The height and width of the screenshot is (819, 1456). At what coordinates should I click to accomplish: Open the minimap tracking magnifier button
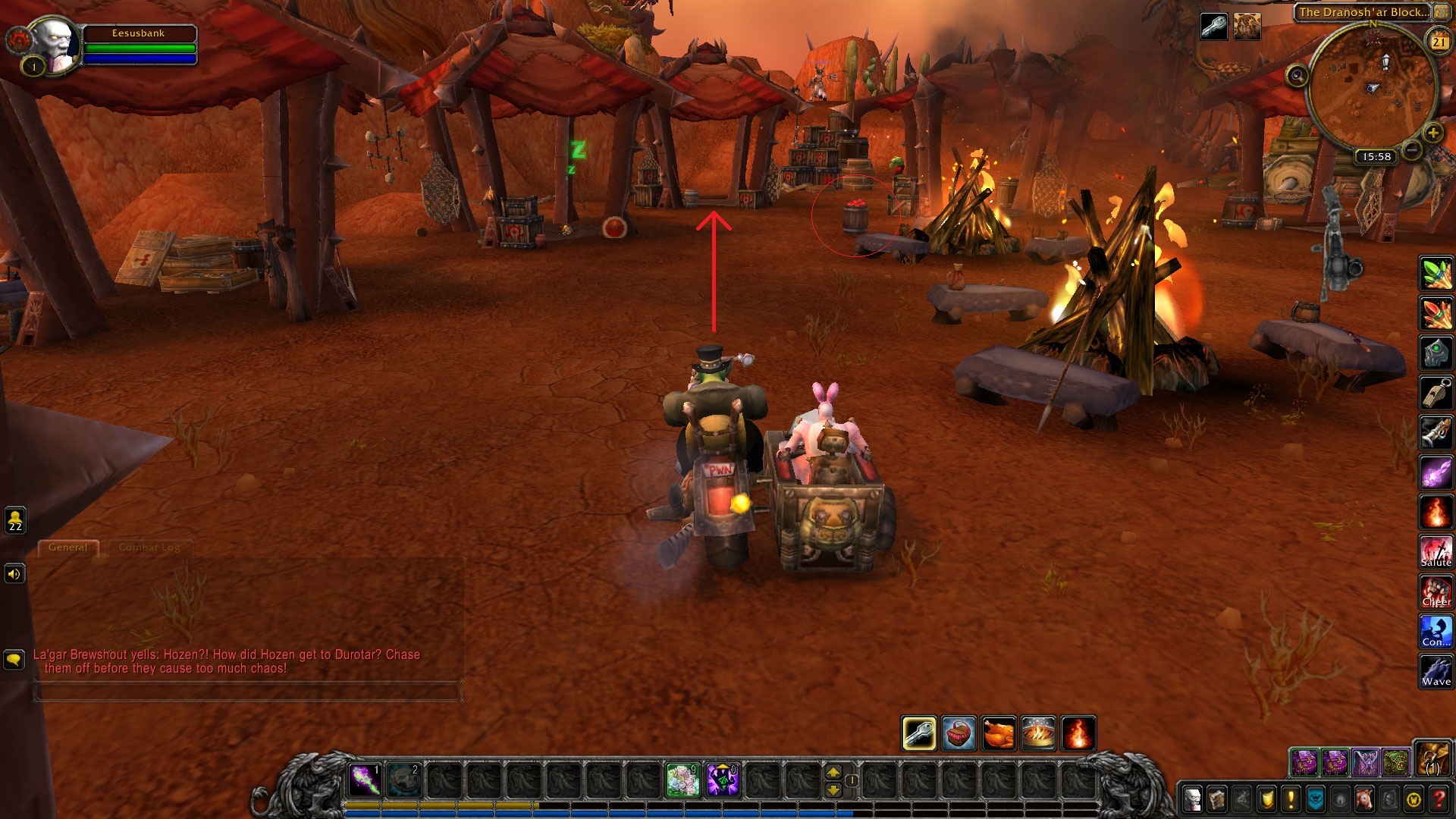tap(1297, 75)
